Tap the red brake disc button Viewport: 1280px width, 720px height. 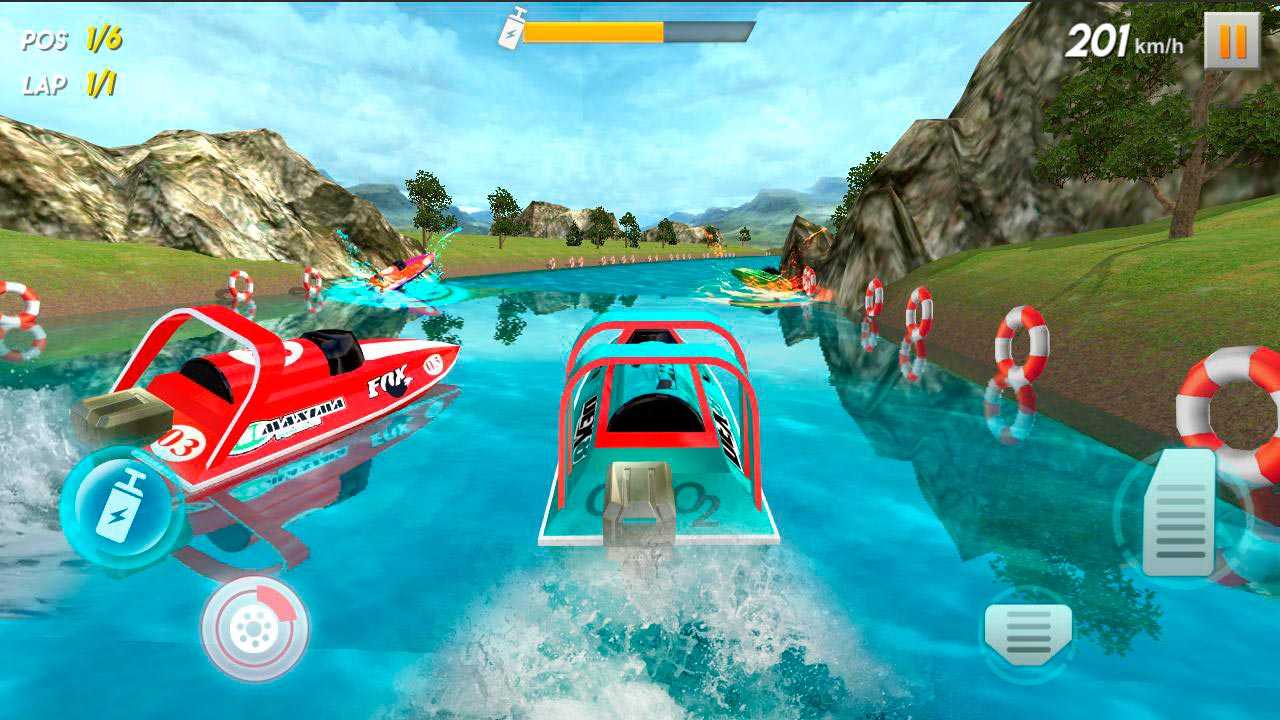[254, 628]
